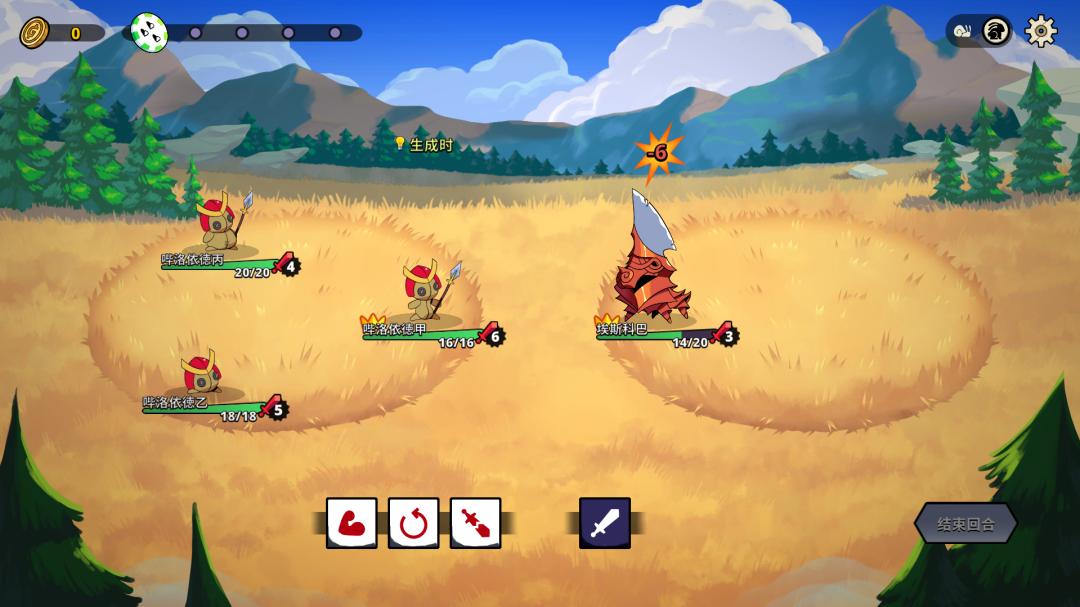Switch to the rabbit fast speed option
Image resolution: width=1080 pixels, height=607 pixels.
(x=995, y=31)
